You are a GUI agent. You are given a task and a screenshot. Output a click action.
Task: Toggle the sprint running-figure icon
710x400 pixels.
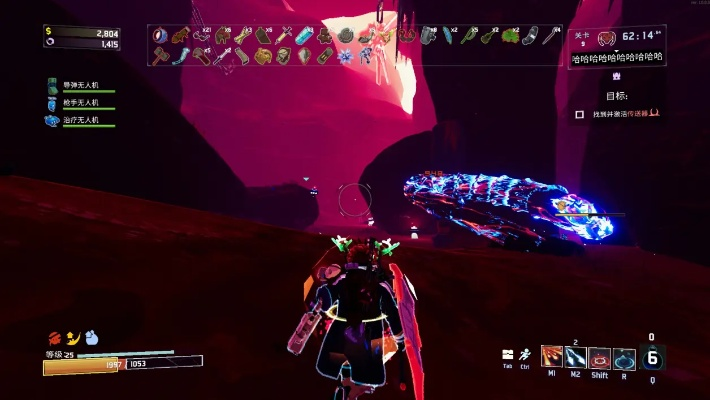(x=525, y=354)
